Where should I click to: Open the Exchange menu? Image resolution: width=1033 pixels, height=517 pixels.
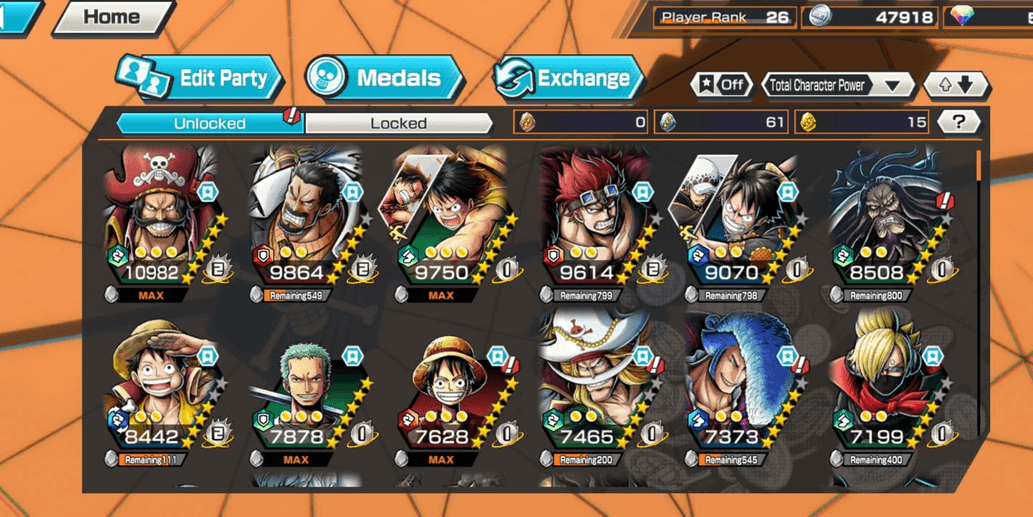(x=568, y=78)
